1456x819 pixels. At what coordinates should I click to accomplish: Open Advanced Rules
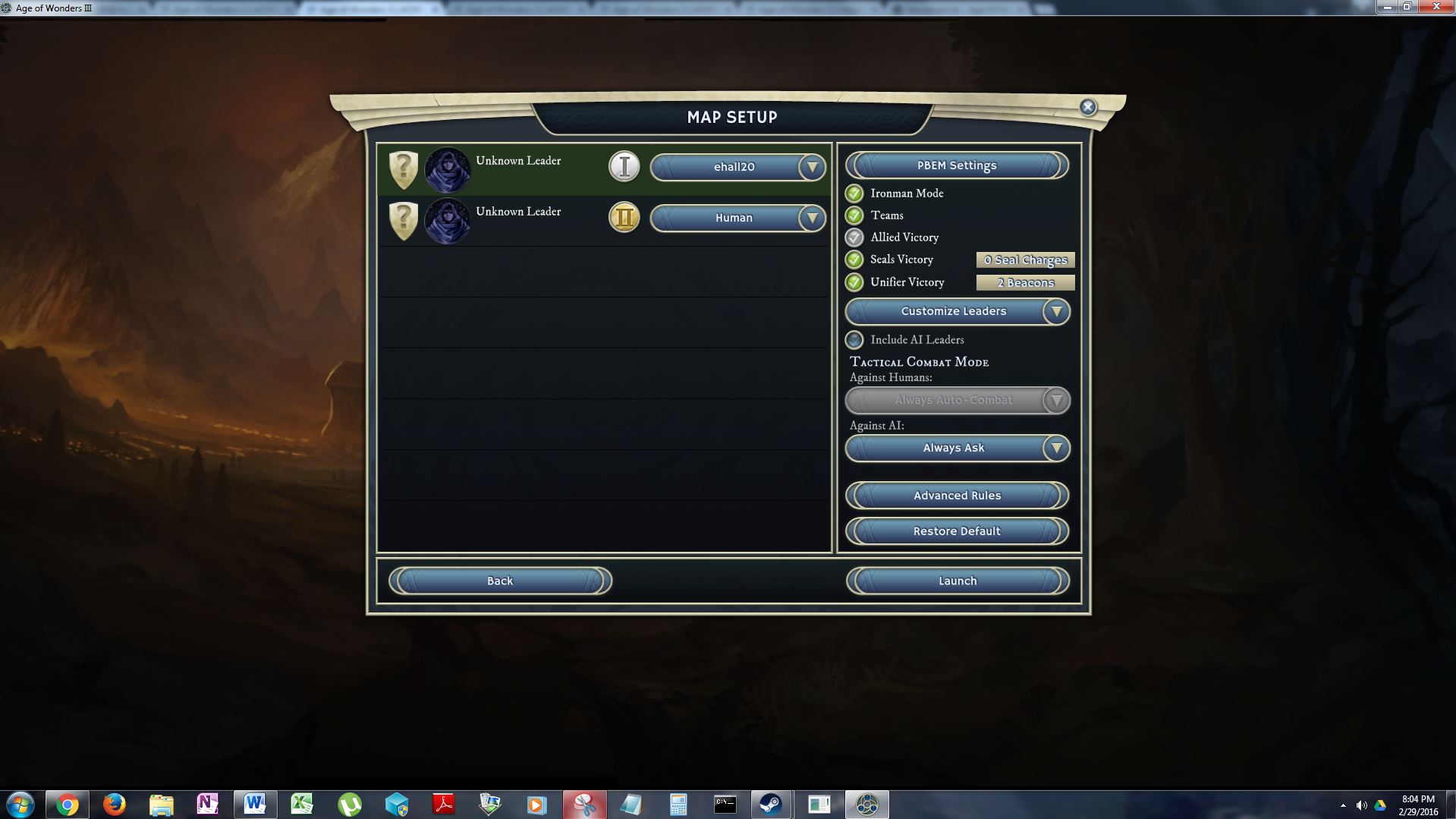pos(957,496)
